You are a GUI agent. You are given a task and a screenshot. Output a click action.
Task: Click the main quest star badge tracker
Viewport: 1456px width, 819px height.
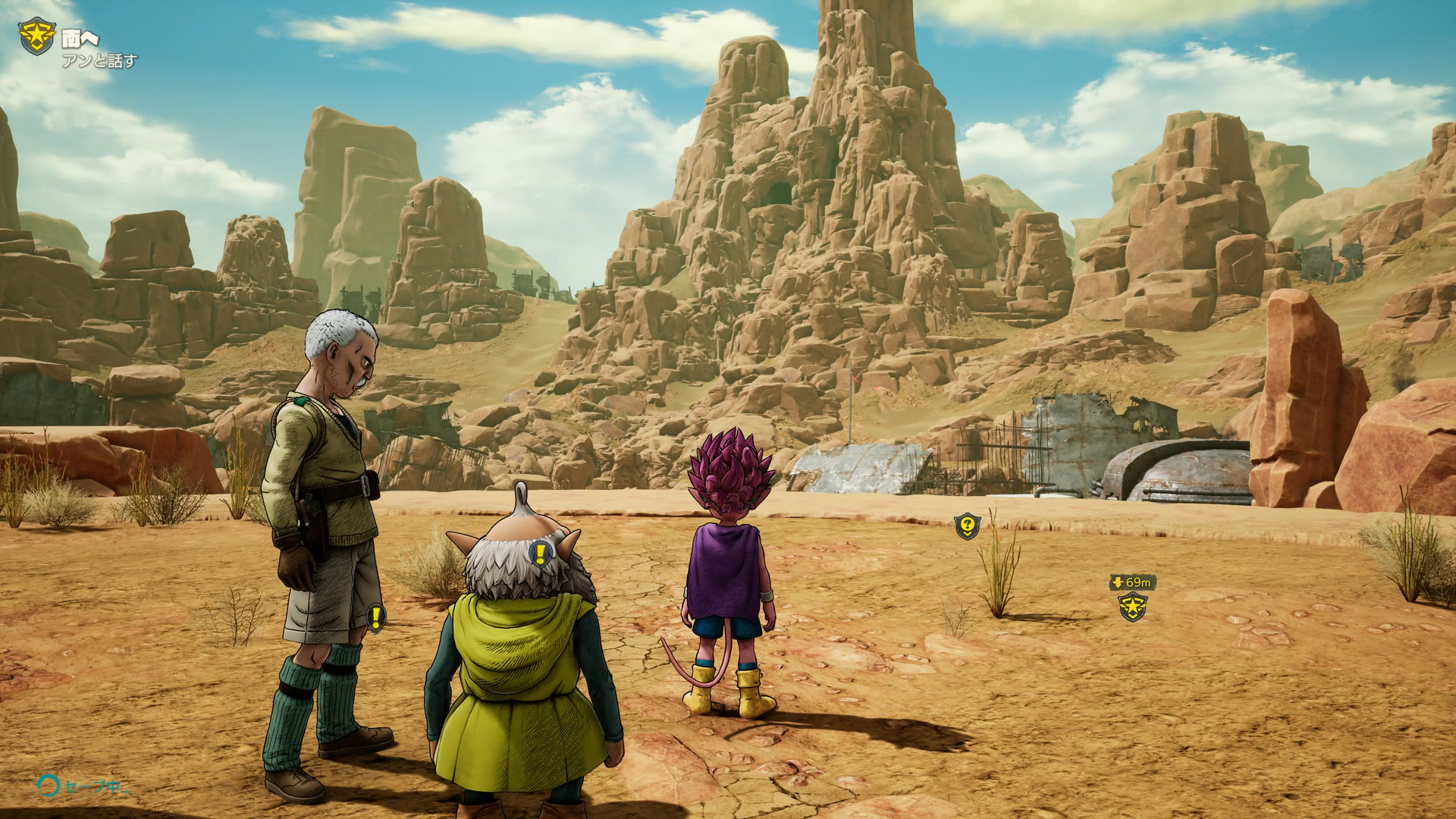36,36
